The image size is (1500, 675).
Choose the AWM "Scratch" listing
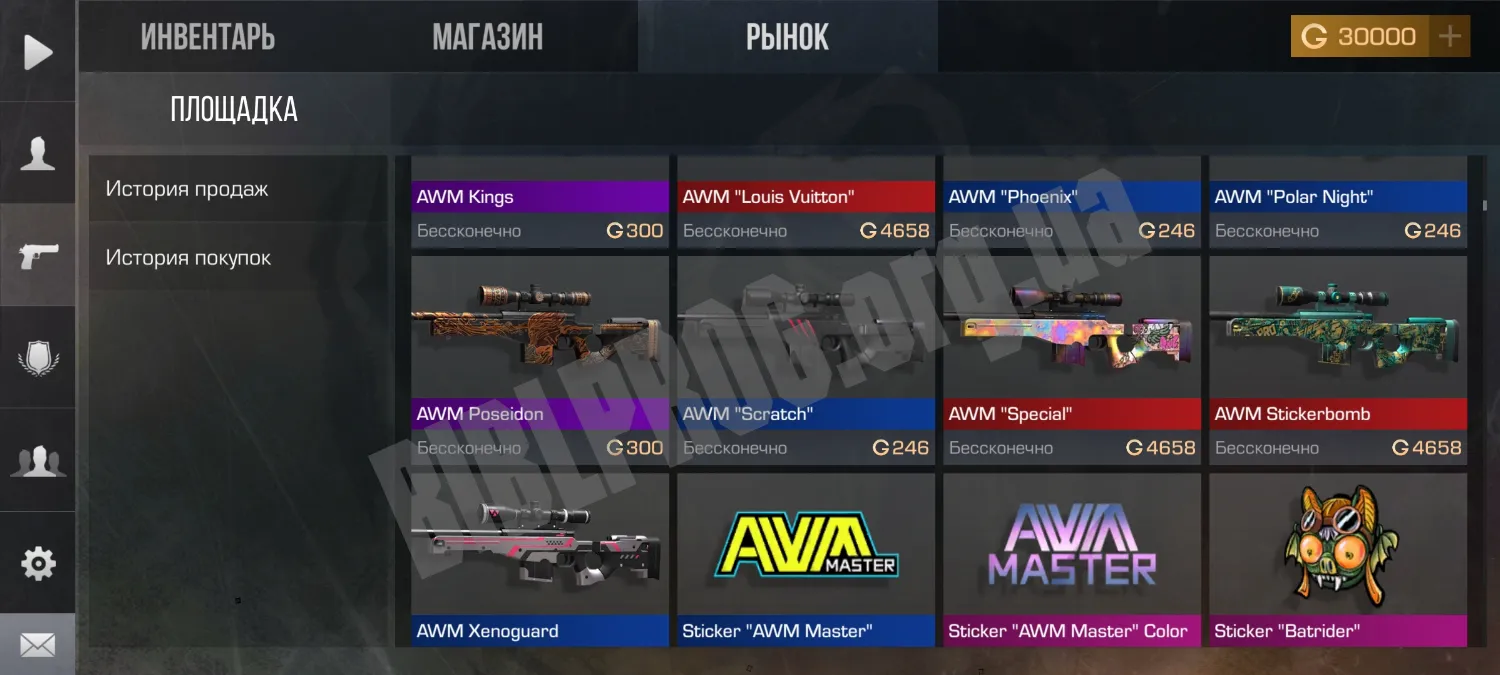806,360
